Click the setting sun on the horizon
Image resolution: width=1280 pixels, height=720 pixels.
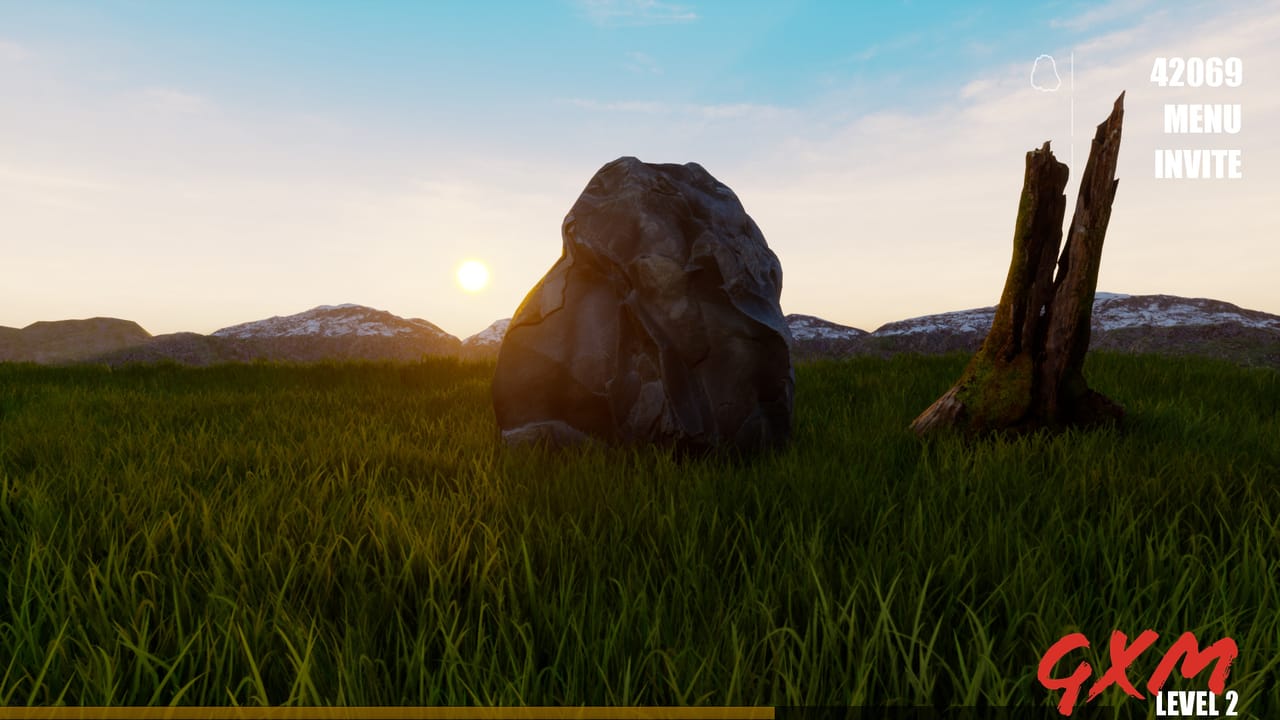point(472,277)
